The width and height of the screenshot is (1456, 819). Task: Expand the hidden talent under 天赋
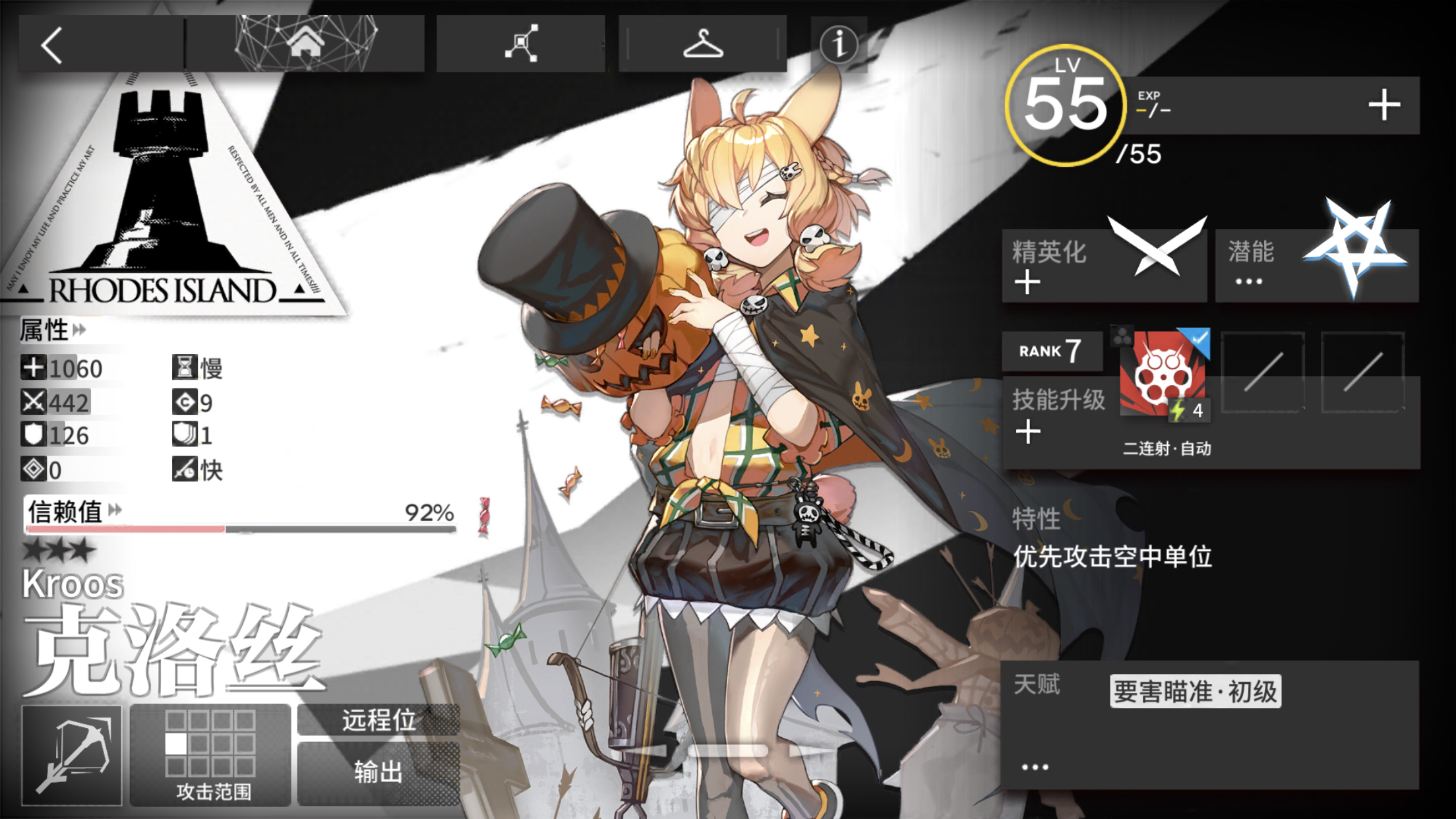tap(1035, 767)
